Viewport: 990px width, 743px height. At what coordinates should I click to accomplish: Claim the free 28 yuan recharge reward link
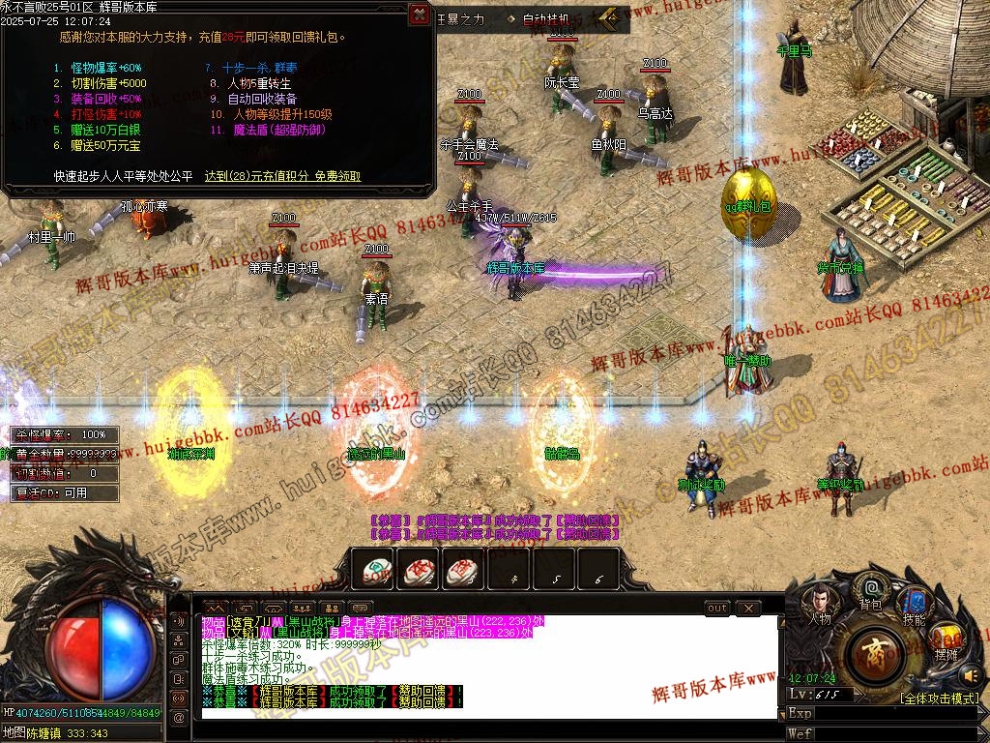tap(282, 176)
